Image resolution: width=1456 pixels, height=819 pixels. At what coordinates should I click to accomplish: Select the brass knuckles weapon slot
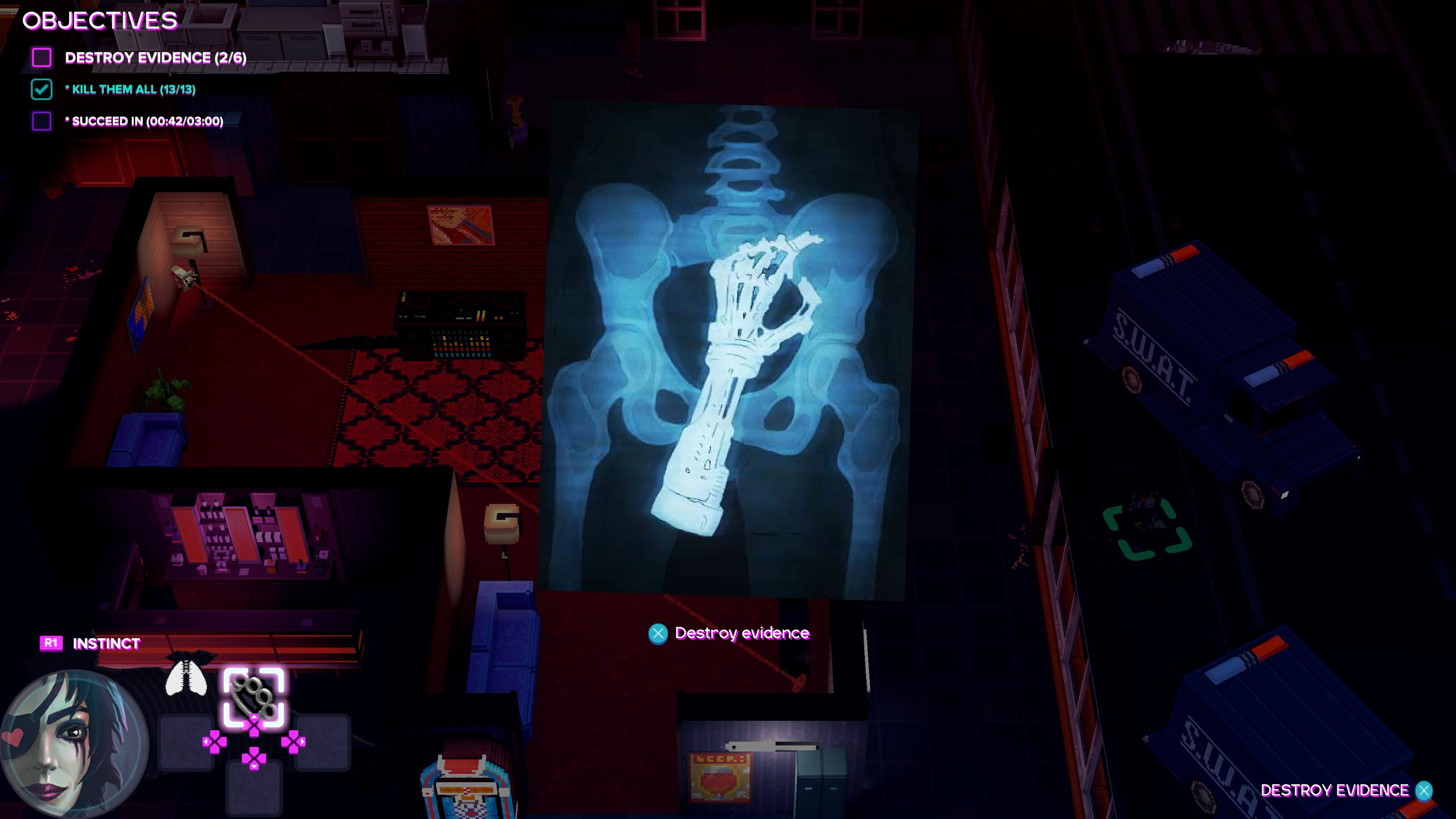254,697
